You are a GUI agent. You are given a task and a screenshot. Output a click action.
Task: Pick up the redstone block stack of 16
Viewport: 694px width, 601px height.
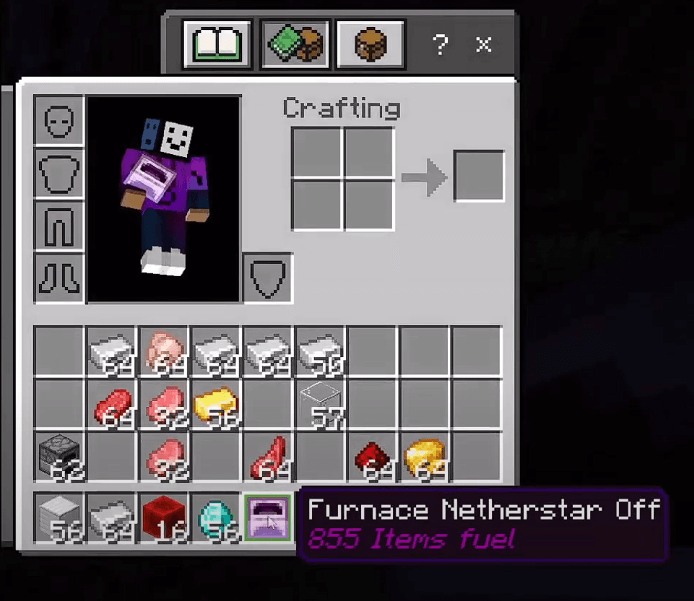pos(163,518)
